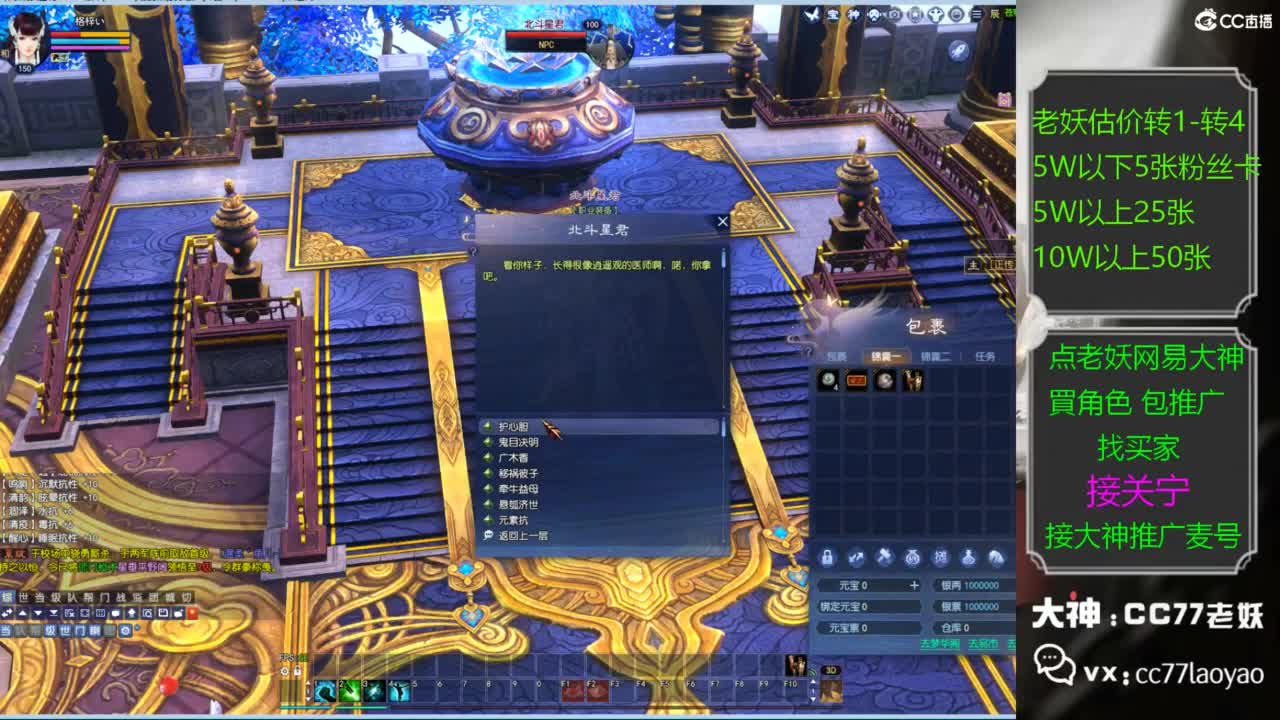Screen dimensions: 1280x720
Task: Click the item thumbnail in the first bag slot
Action: point(830,378)
